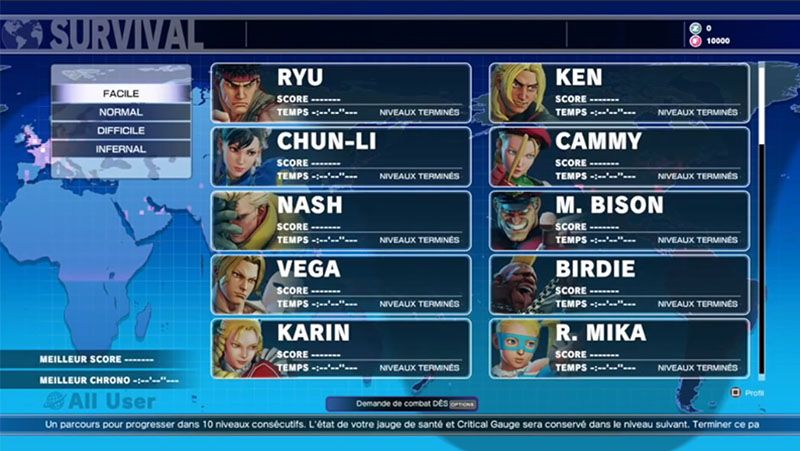Switch to Difficile difficulty
Image resolution: width=800 pixels, height=451 pixels.
[121, 131]
